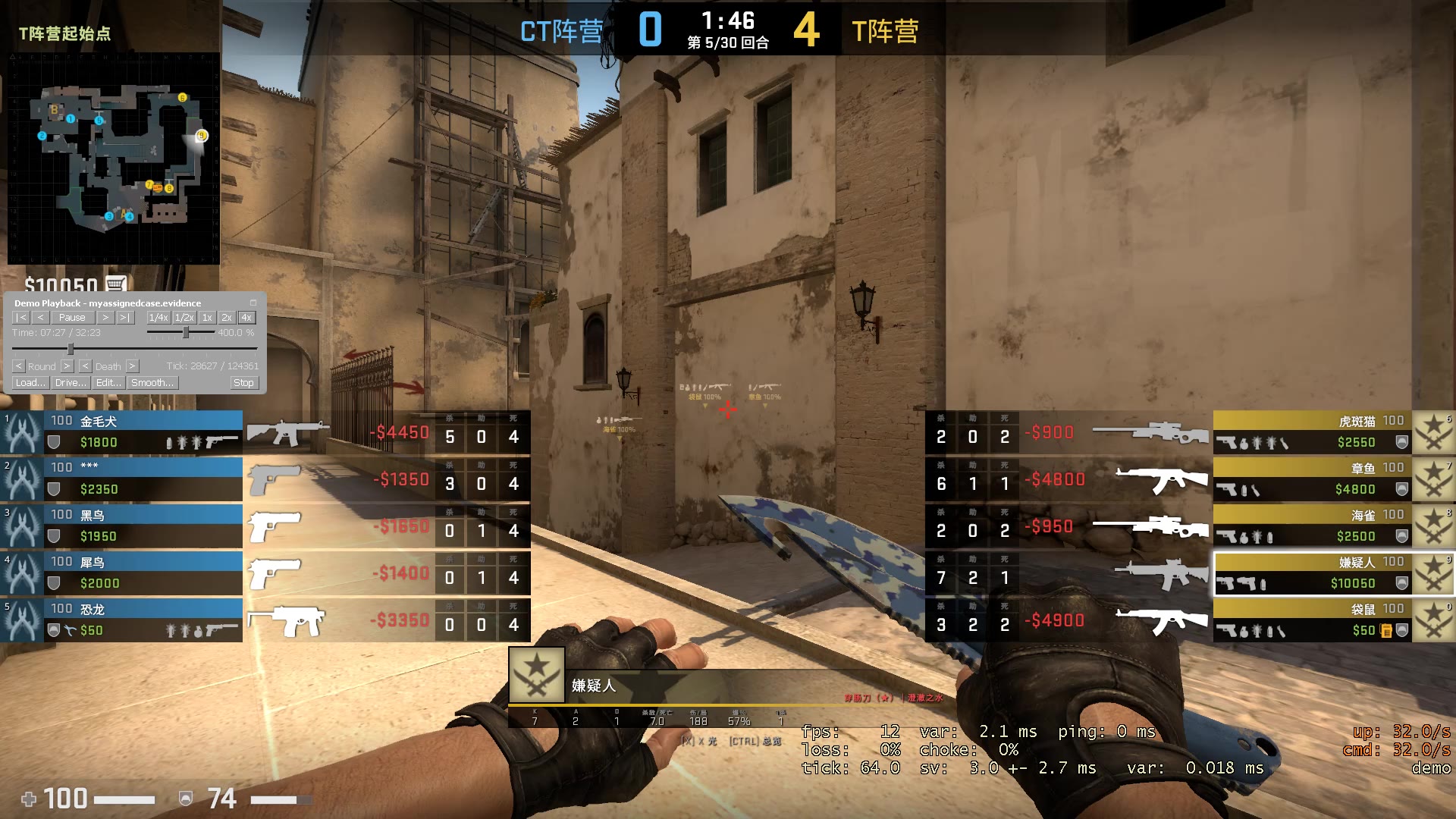1456x819 pixels.
Task: Click the SMG weapon icon in 金毛犬's row
Action: [x=288, y=432]
